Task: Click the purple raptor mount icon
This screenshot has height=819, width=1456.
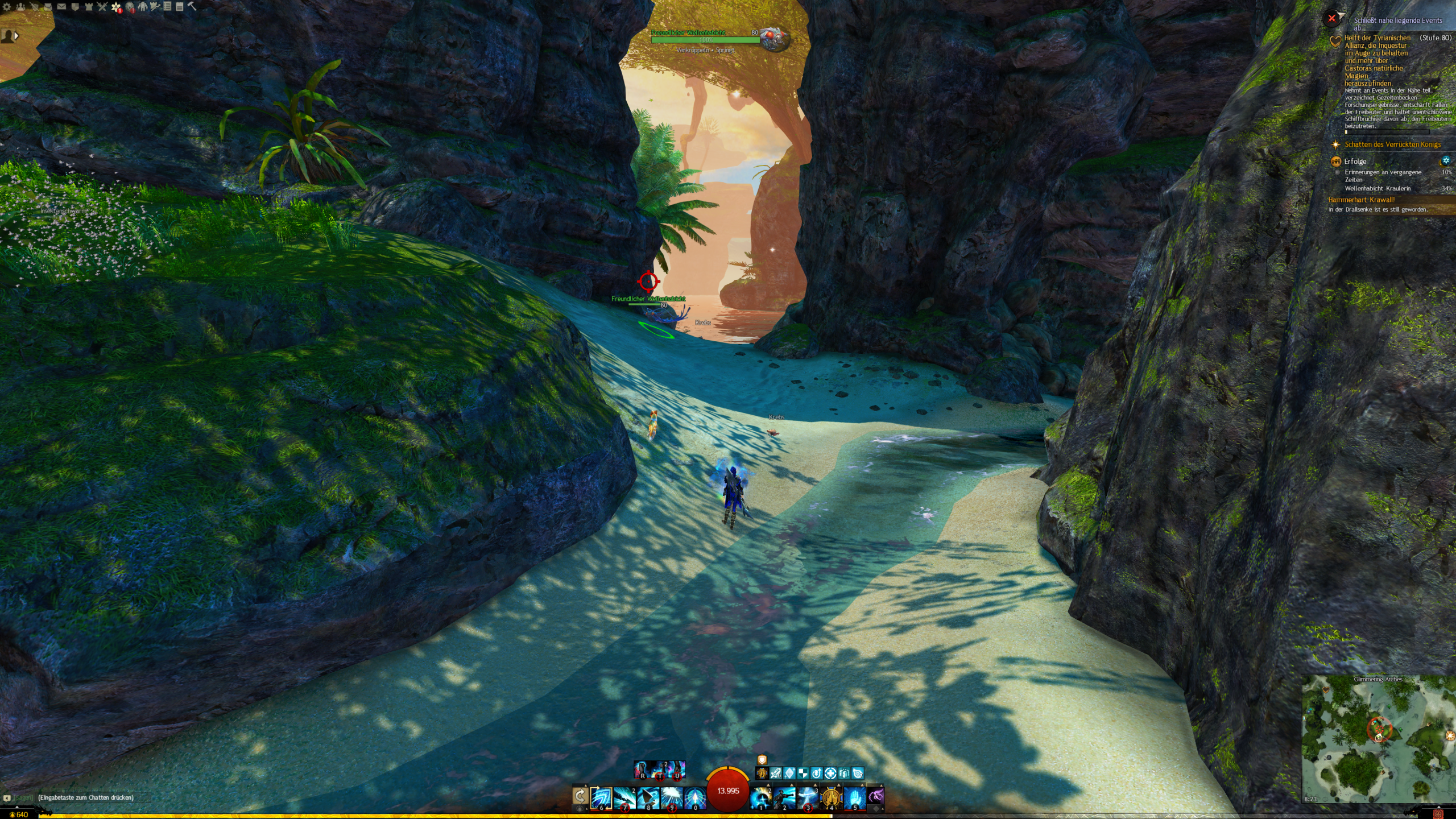Action: [876, 796]
